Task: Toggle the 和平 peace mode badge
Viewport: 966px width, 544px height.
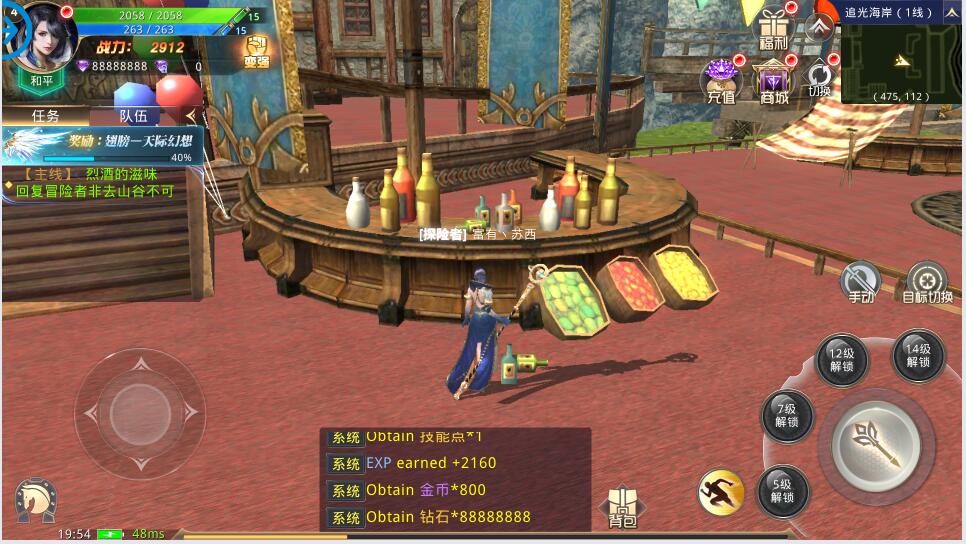Action: (42, 81)
